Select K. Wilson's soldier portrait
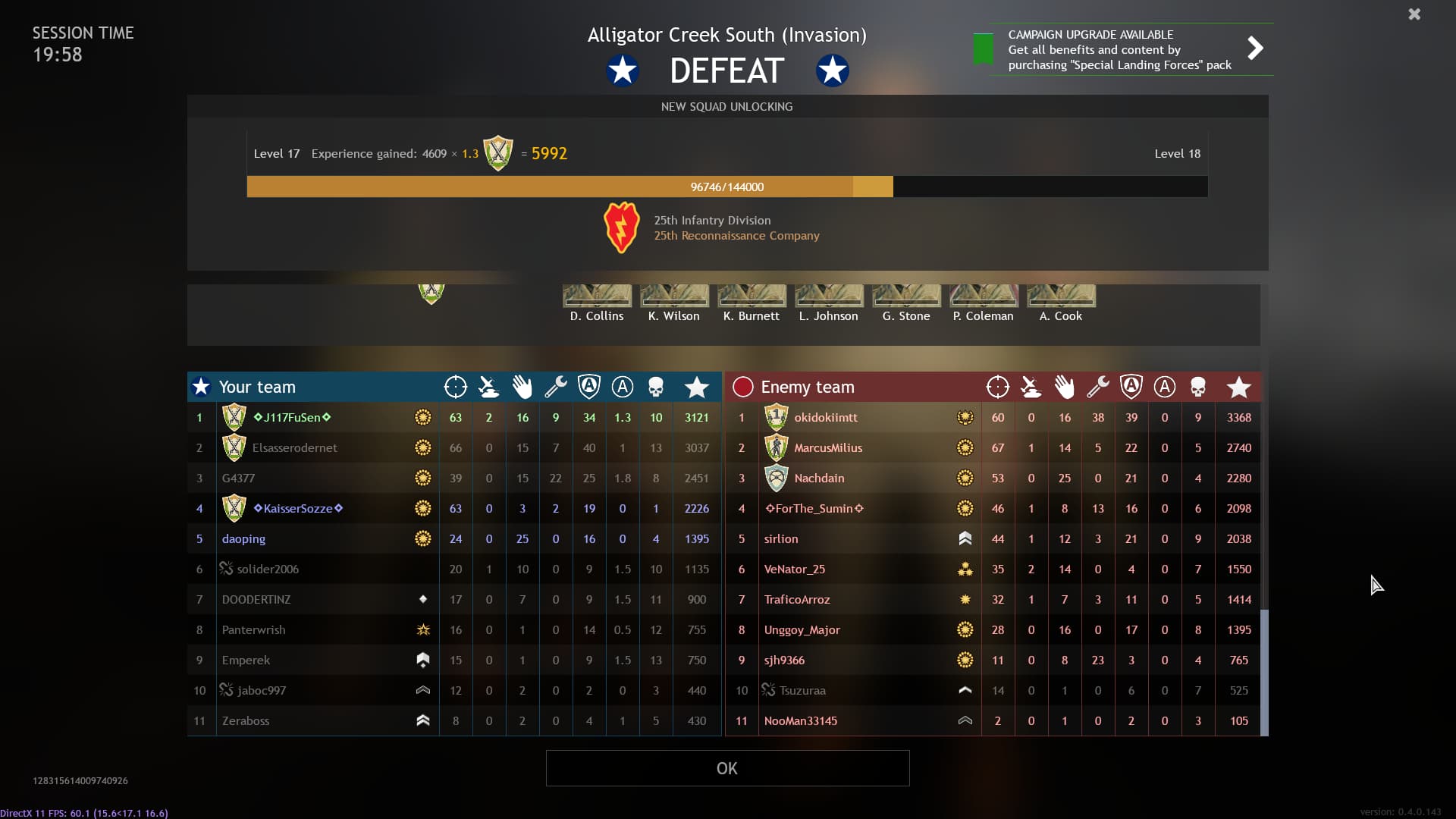 point(673,297)
